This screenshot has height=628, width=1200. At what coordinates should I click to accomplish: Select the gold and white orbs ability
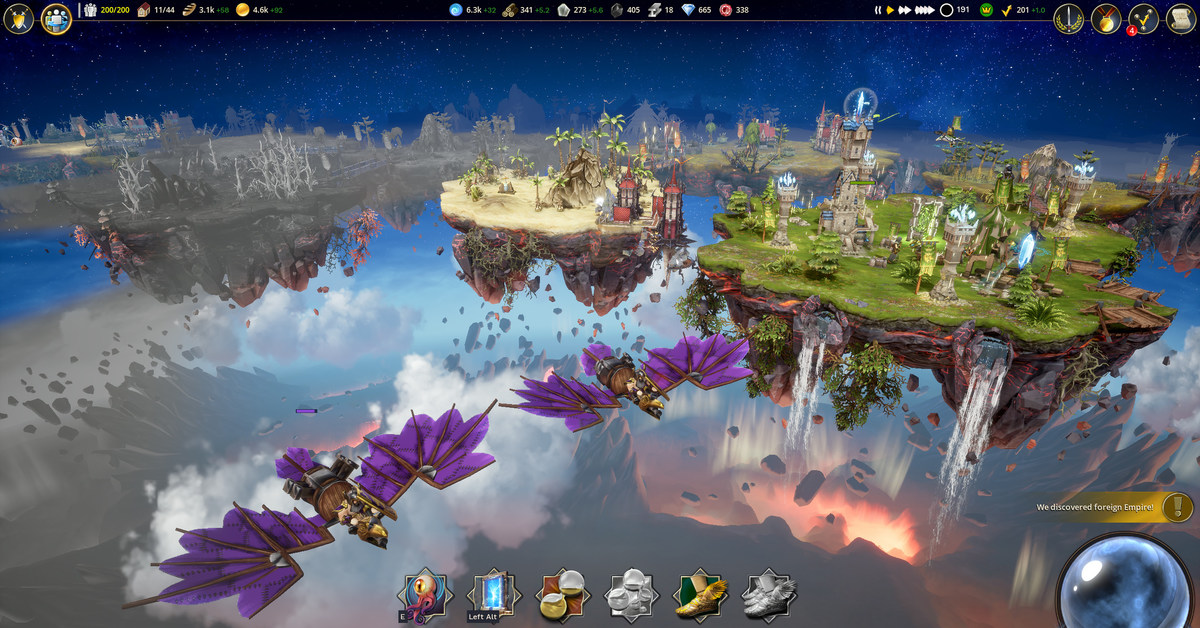point(563,596)
